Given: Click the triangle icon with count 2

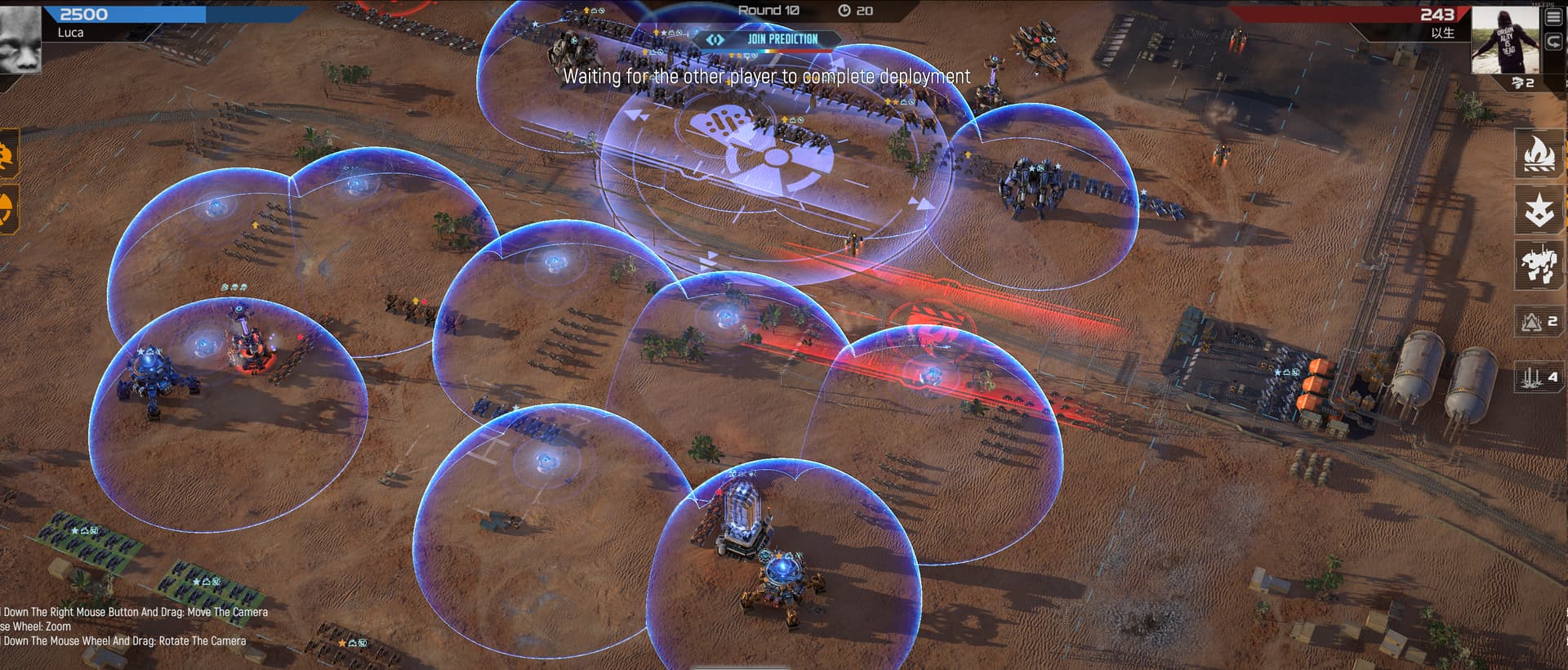Looking at the screenshot, I should click(1539, 322).
